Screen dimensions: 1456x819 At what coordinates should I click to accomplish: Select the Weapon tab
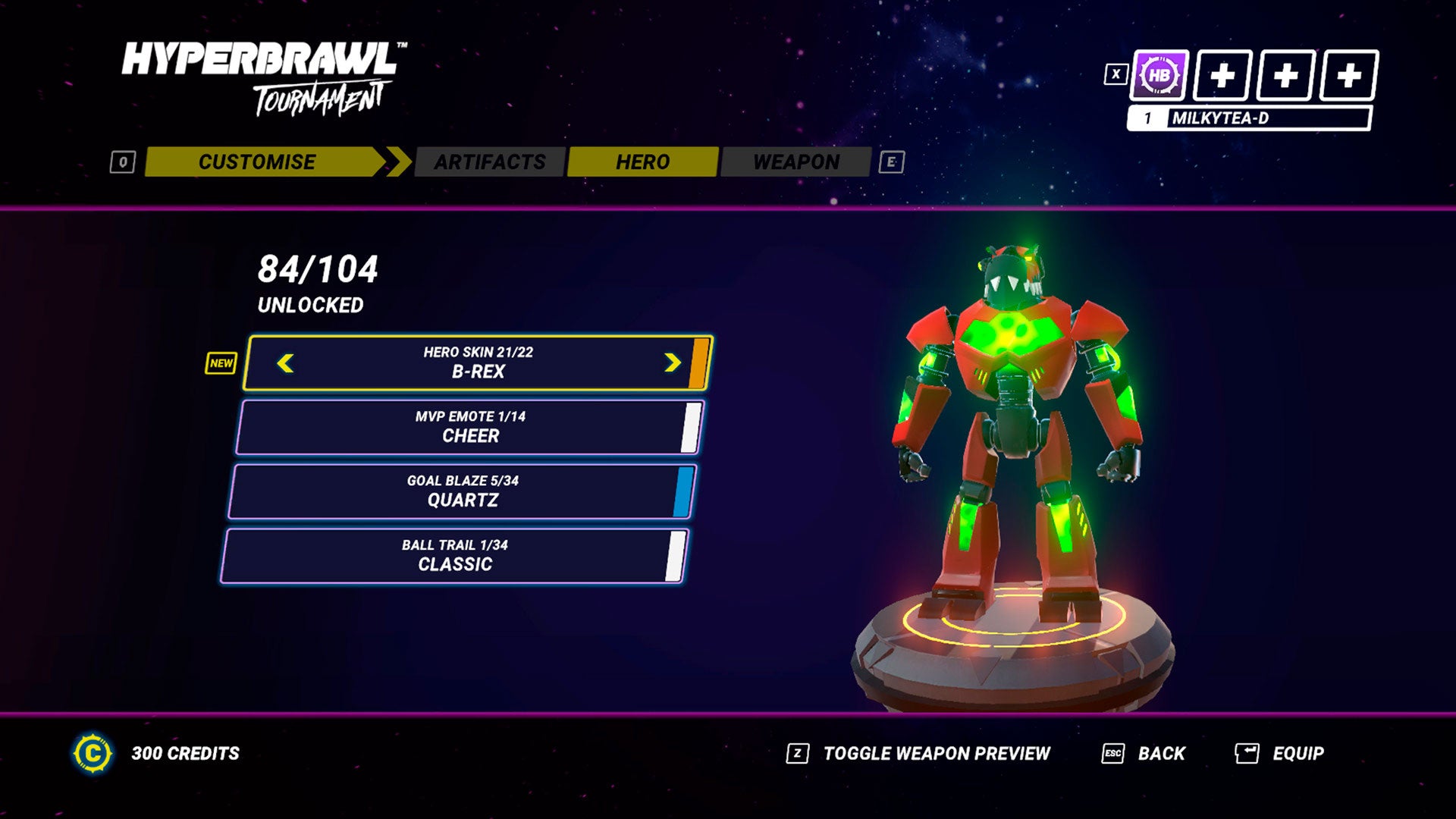coord(795,162)
